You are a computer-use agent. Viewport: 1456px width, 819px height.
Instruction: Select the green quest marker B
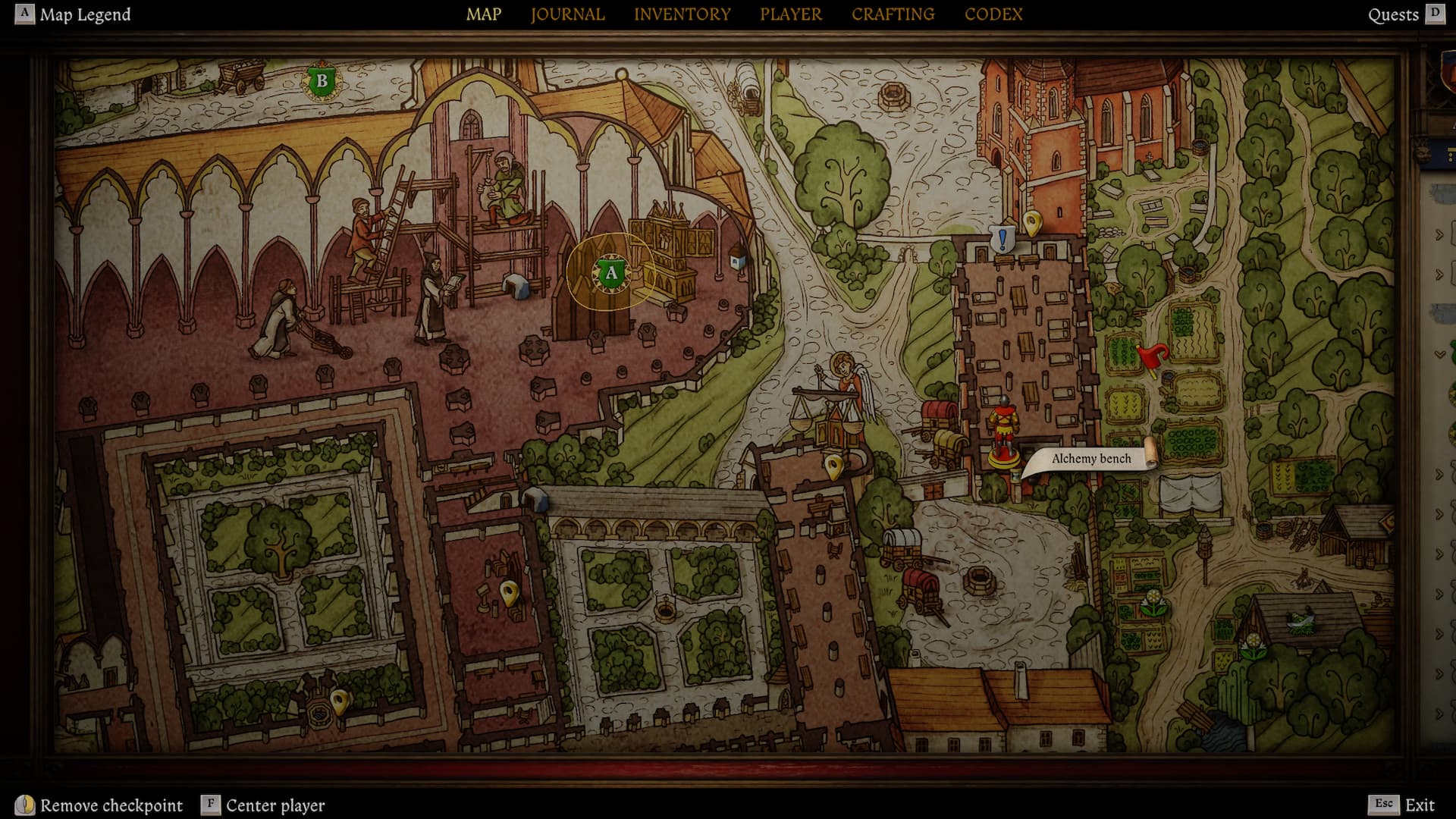coord(322,80)
